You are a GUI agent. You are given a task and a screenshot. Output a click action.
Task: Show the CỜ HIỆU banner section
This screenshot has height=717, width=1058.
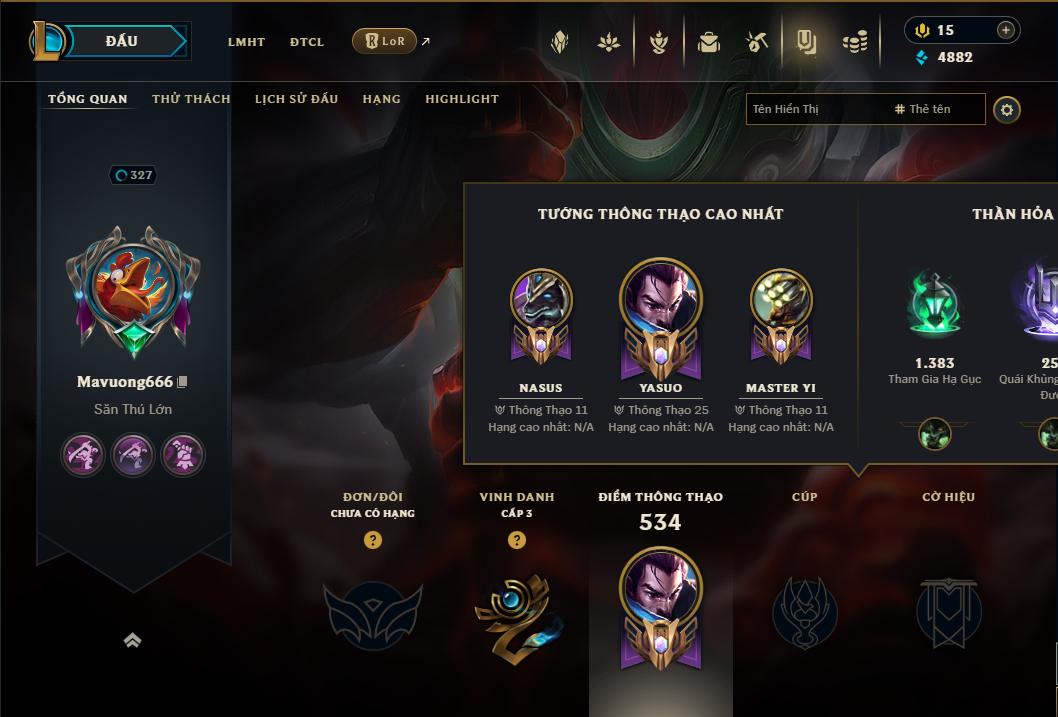click(x=948, y=610)
